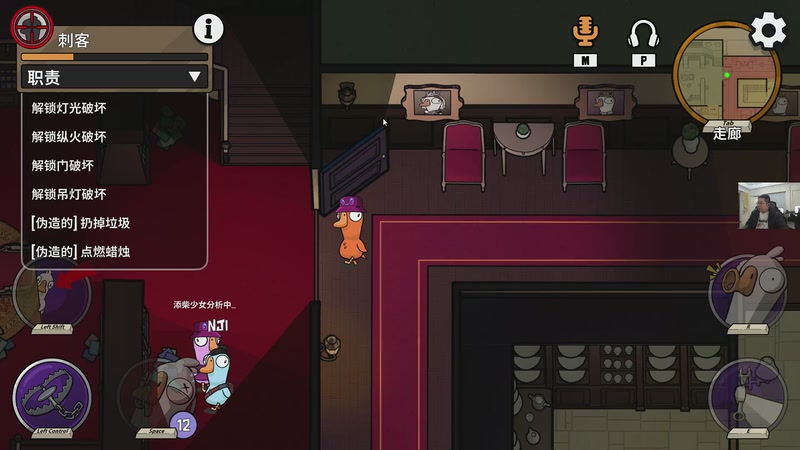The height and width of the screenshot is (450, 800).
Task: Toggle the microphone icon
Action: (585, 32)
